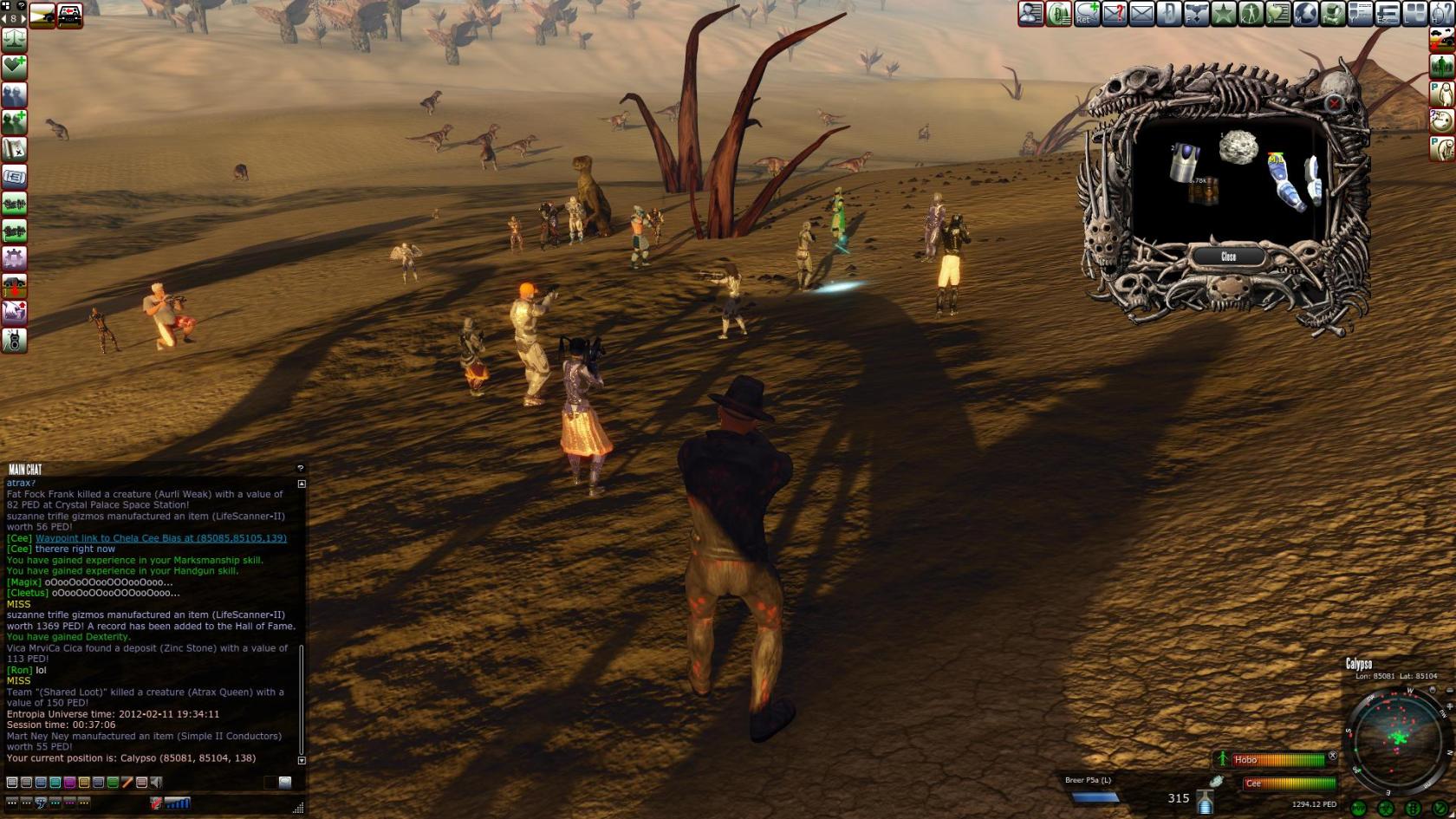
Task: Open the green star icon in the top toolbar
Action: pyautogui.click(x=1224, y=14)
